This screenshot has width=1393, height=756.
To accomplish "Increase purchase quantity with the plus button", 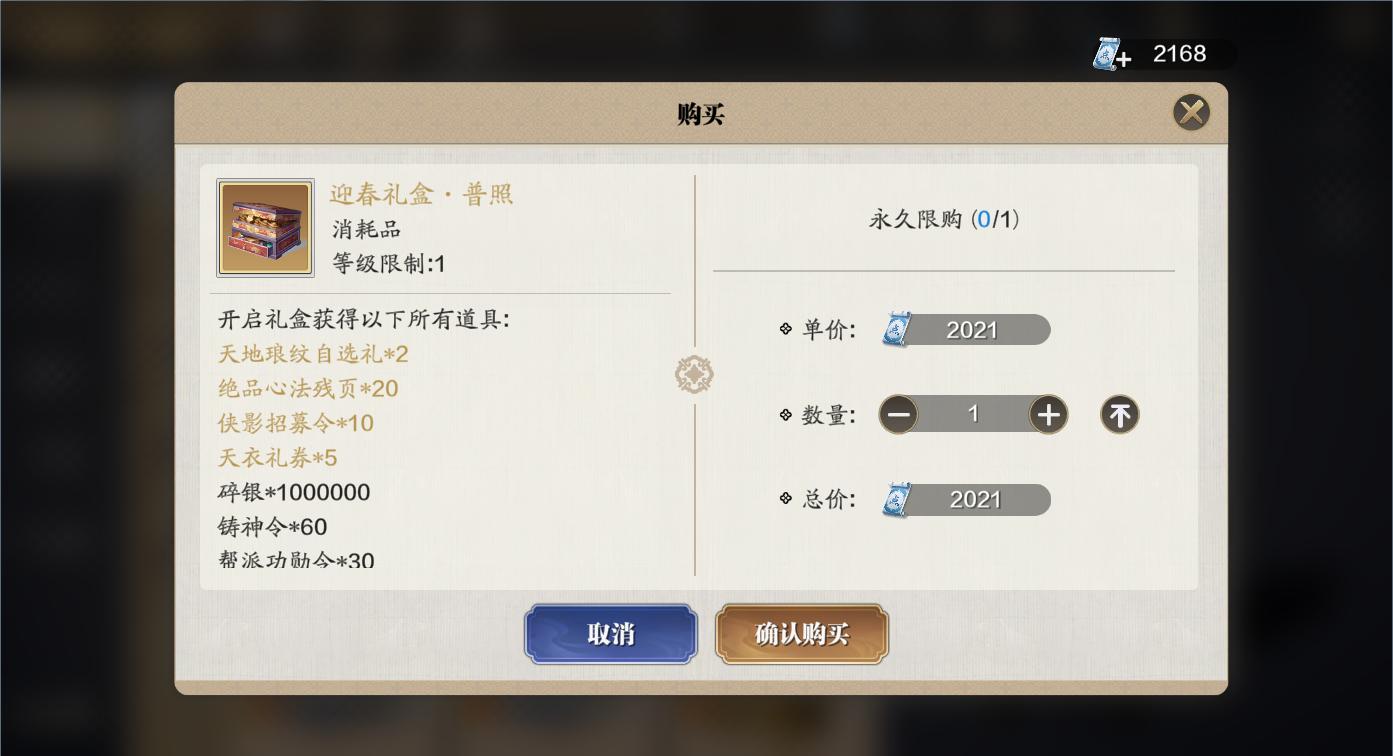I will pyautogui.click(x=1048, y=414).
